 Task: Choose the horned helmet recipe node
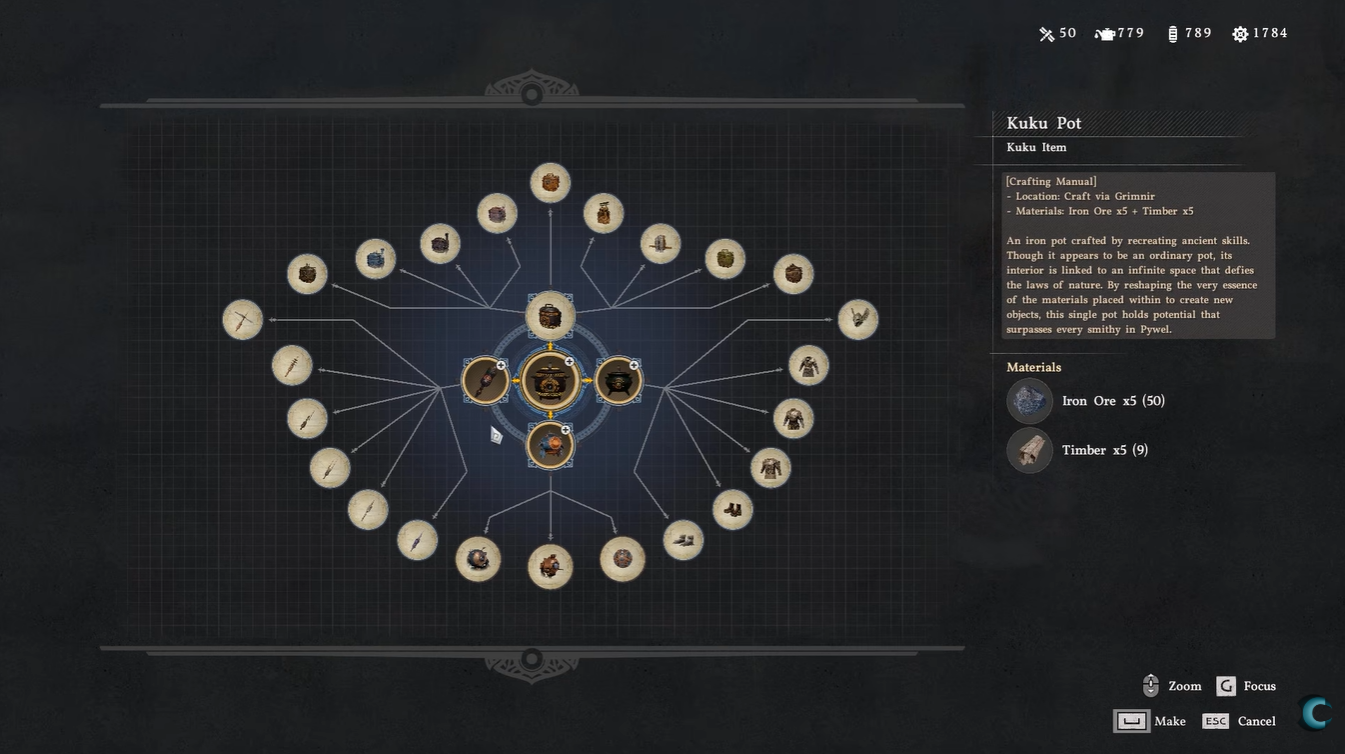click(x=857, y=320)
